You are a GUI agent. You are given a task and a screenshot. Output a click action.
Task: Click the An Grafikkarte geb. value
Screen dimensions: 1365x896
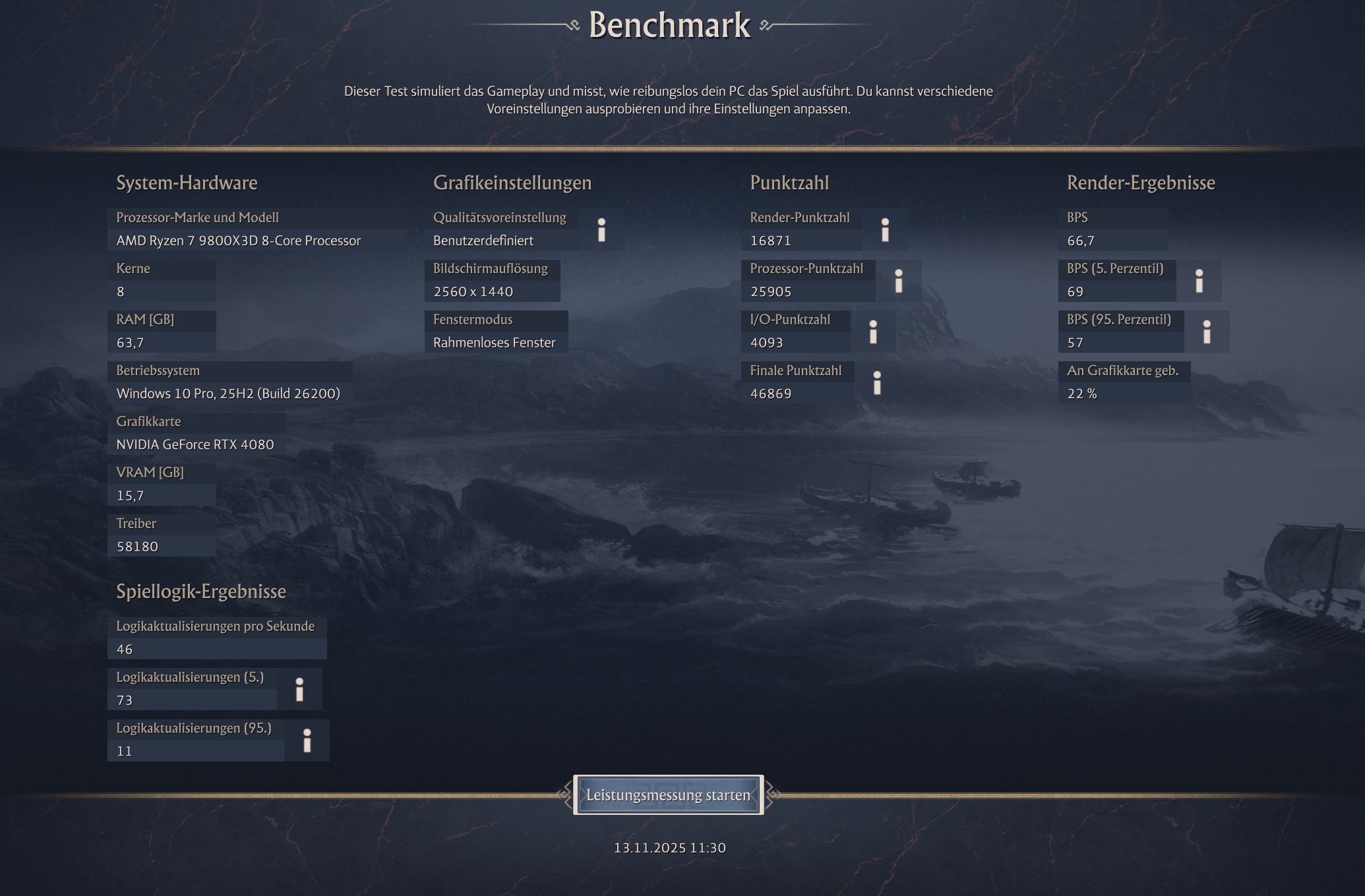pos(1082,393)
